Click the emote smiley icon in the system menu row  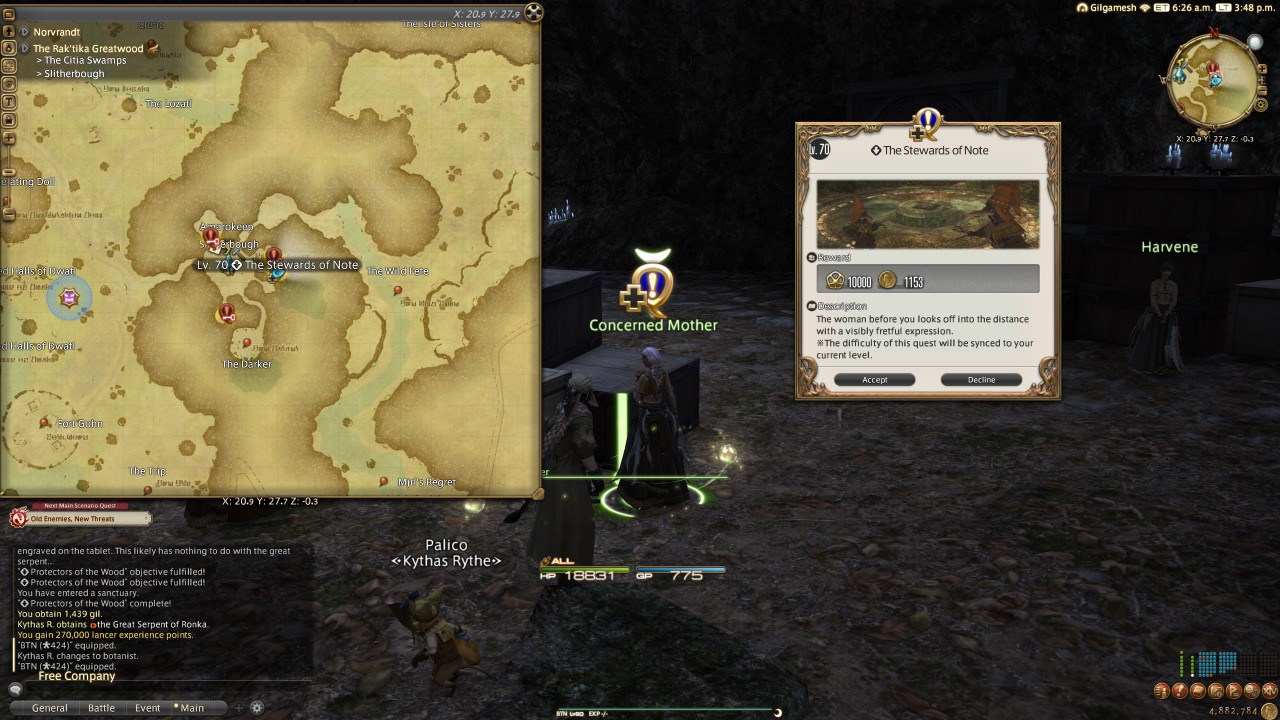pyautogui.click(x=1252, y=690)
